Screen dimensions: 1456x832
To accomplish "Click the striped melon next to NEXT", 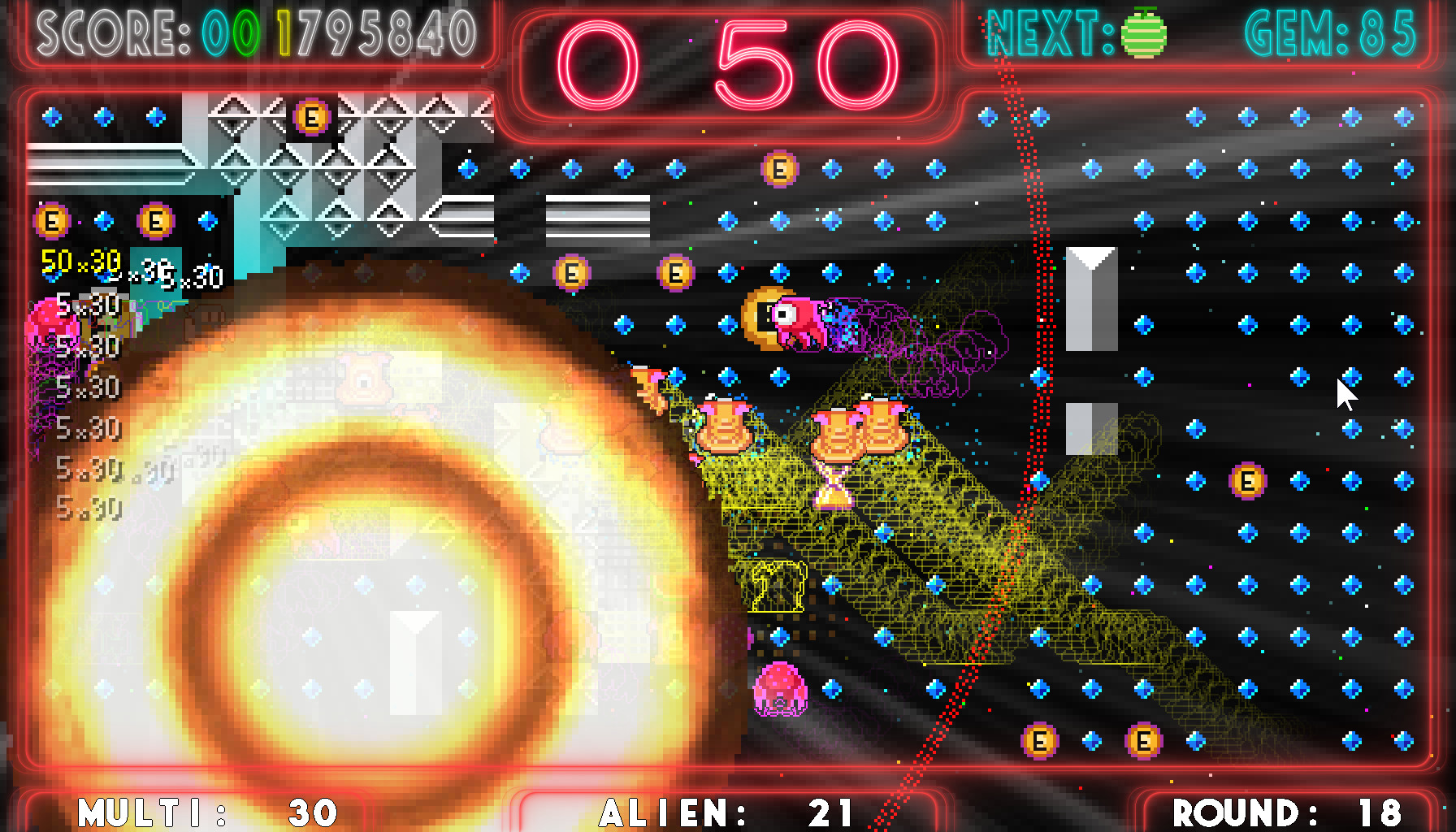I will (1145, 38).
